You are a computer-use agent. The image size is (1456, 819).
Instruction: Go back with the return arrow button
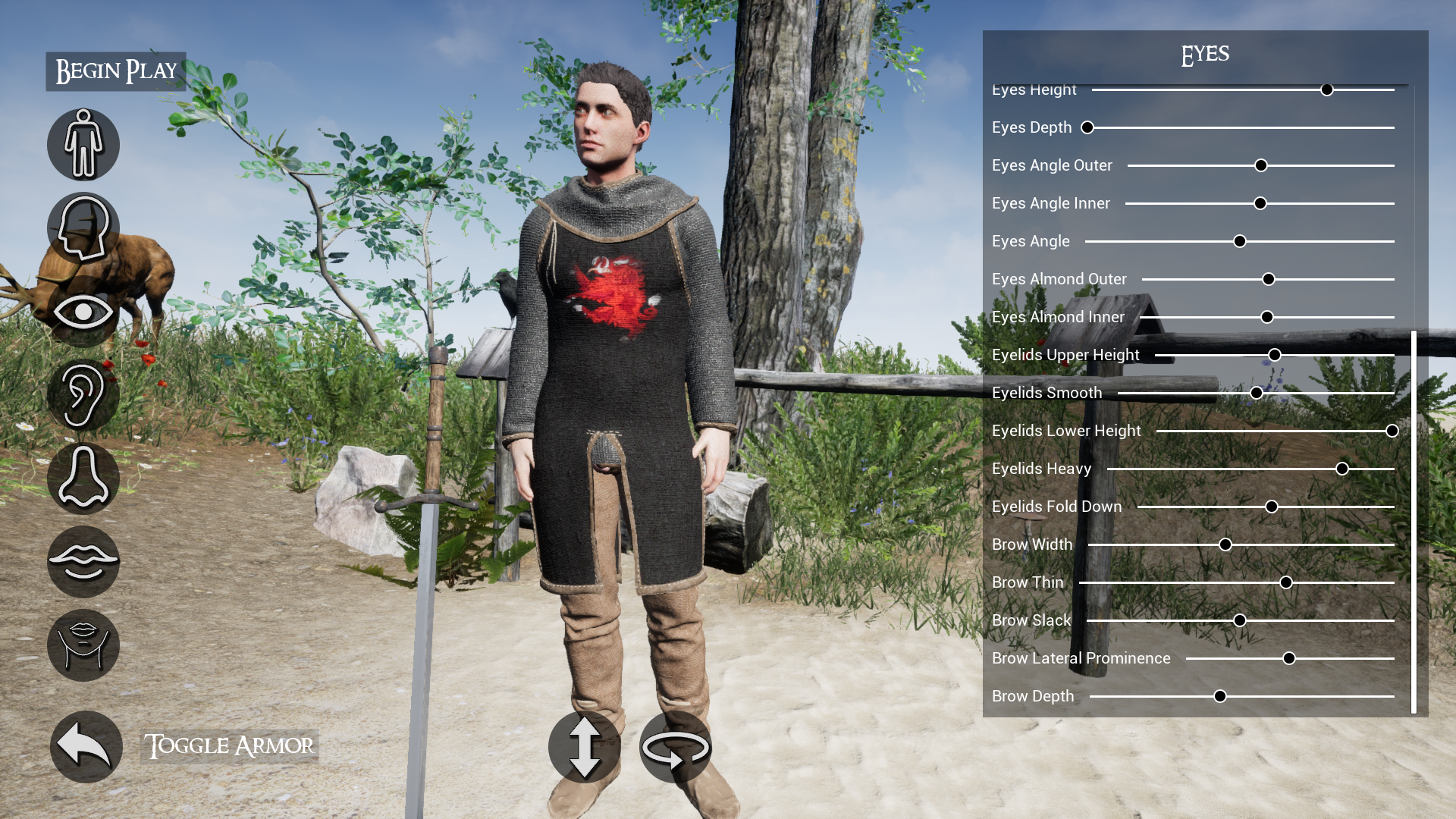86,746
